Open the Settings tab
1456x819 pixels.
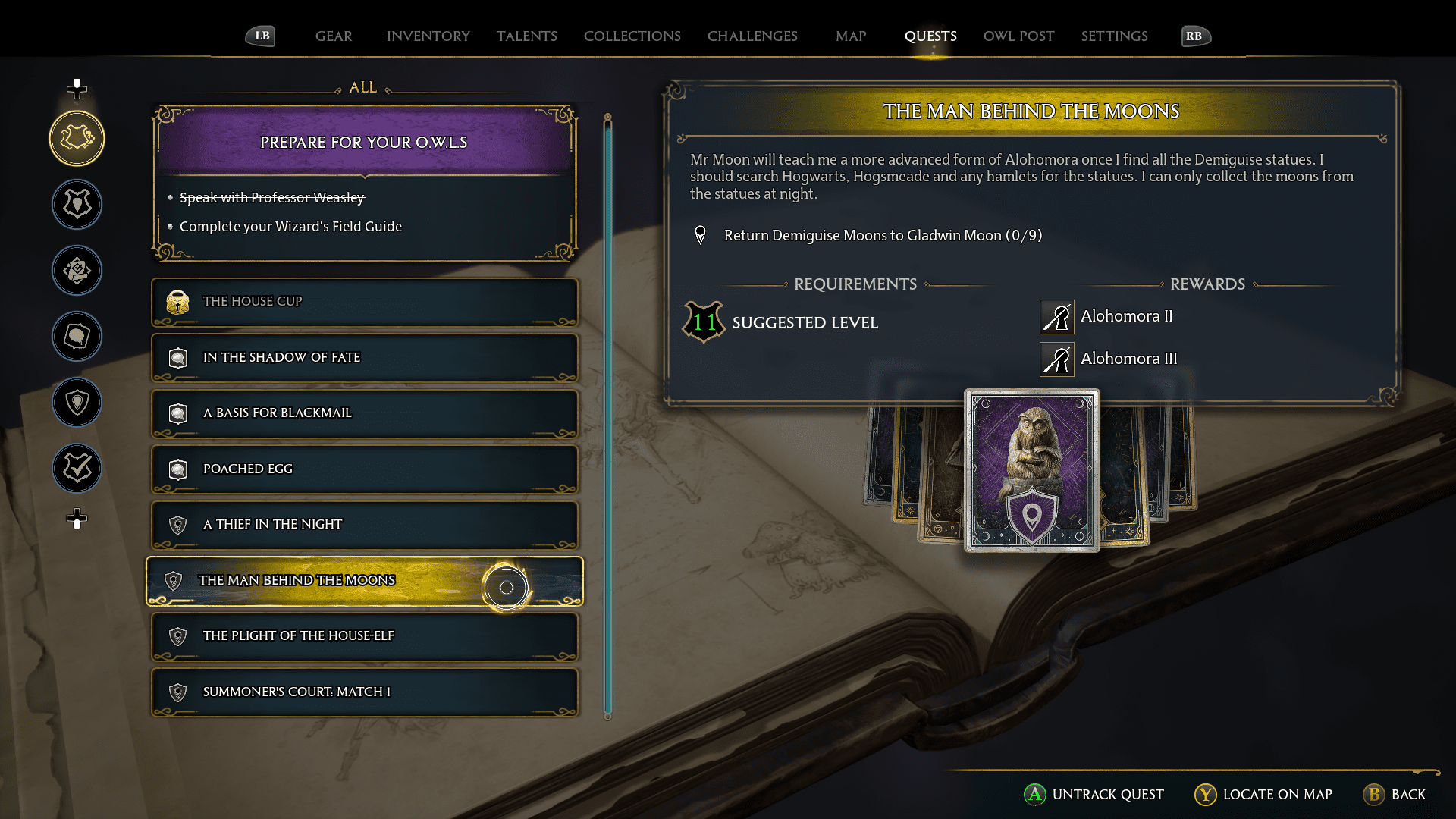tap(1114, 36)
